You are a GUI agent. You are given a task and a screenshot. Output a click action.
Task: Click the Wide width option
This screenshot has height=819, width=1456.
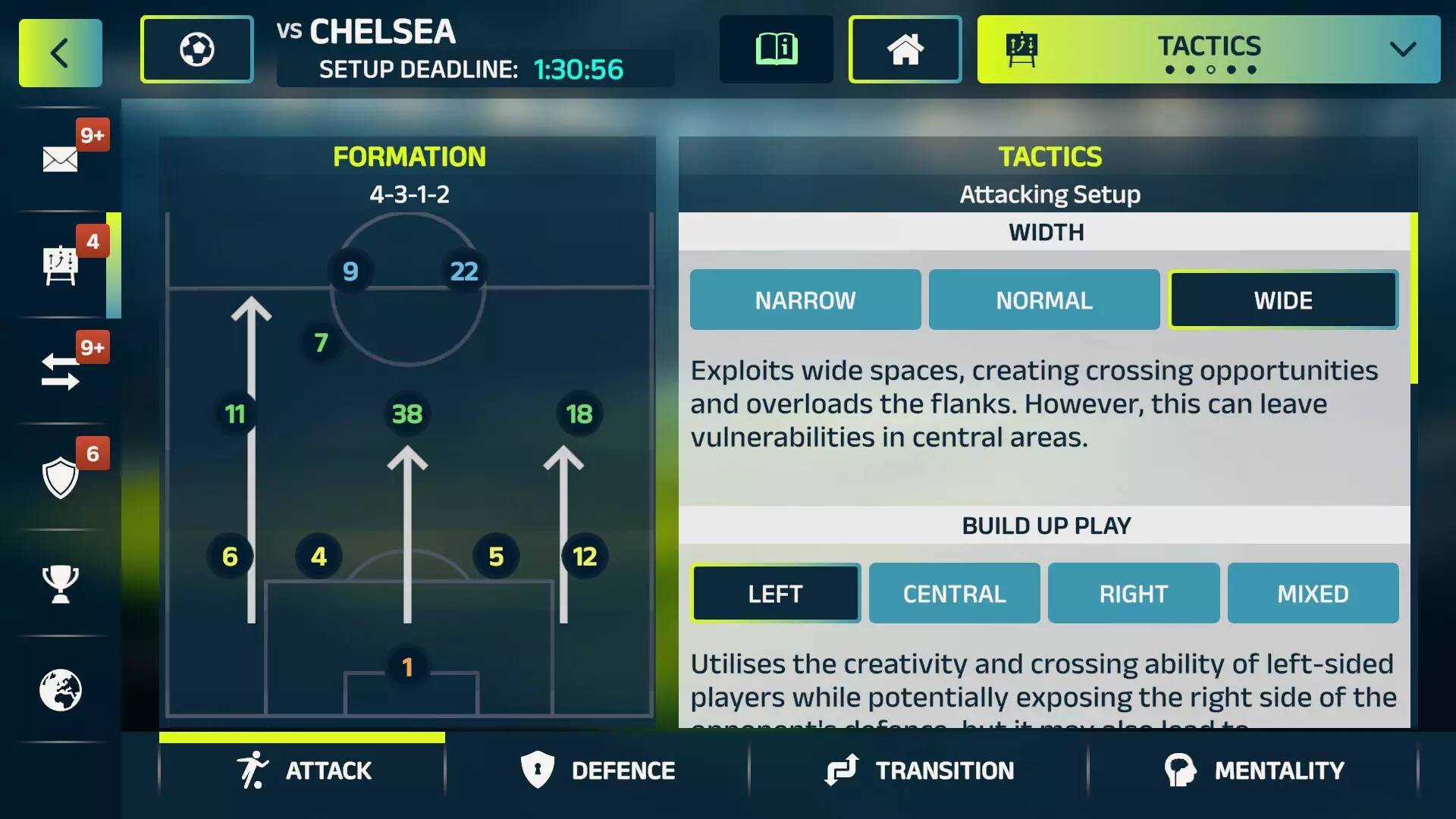tap(1283, 300)
